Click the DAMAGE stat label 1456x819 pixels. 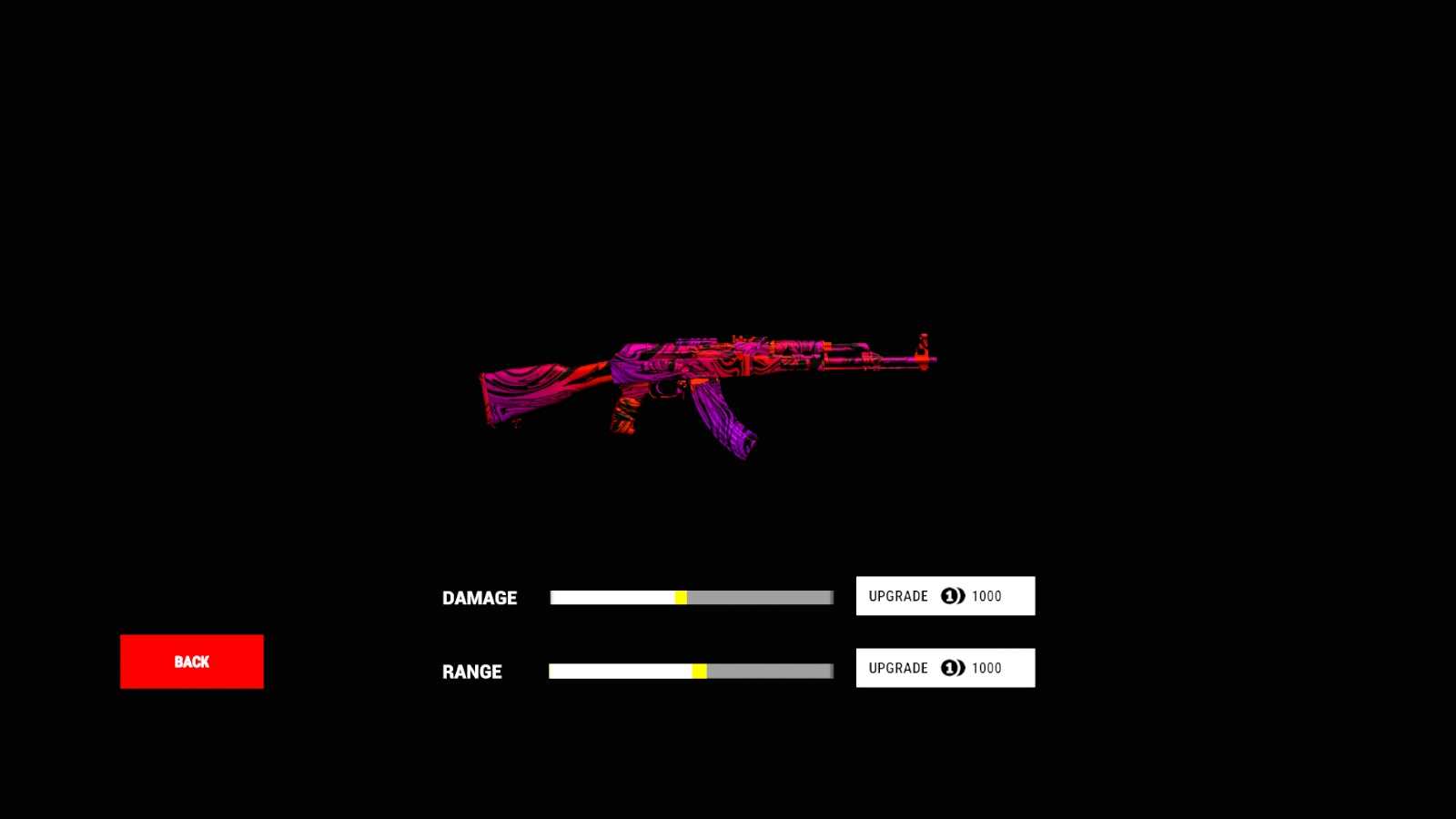(x=480, y=598)
